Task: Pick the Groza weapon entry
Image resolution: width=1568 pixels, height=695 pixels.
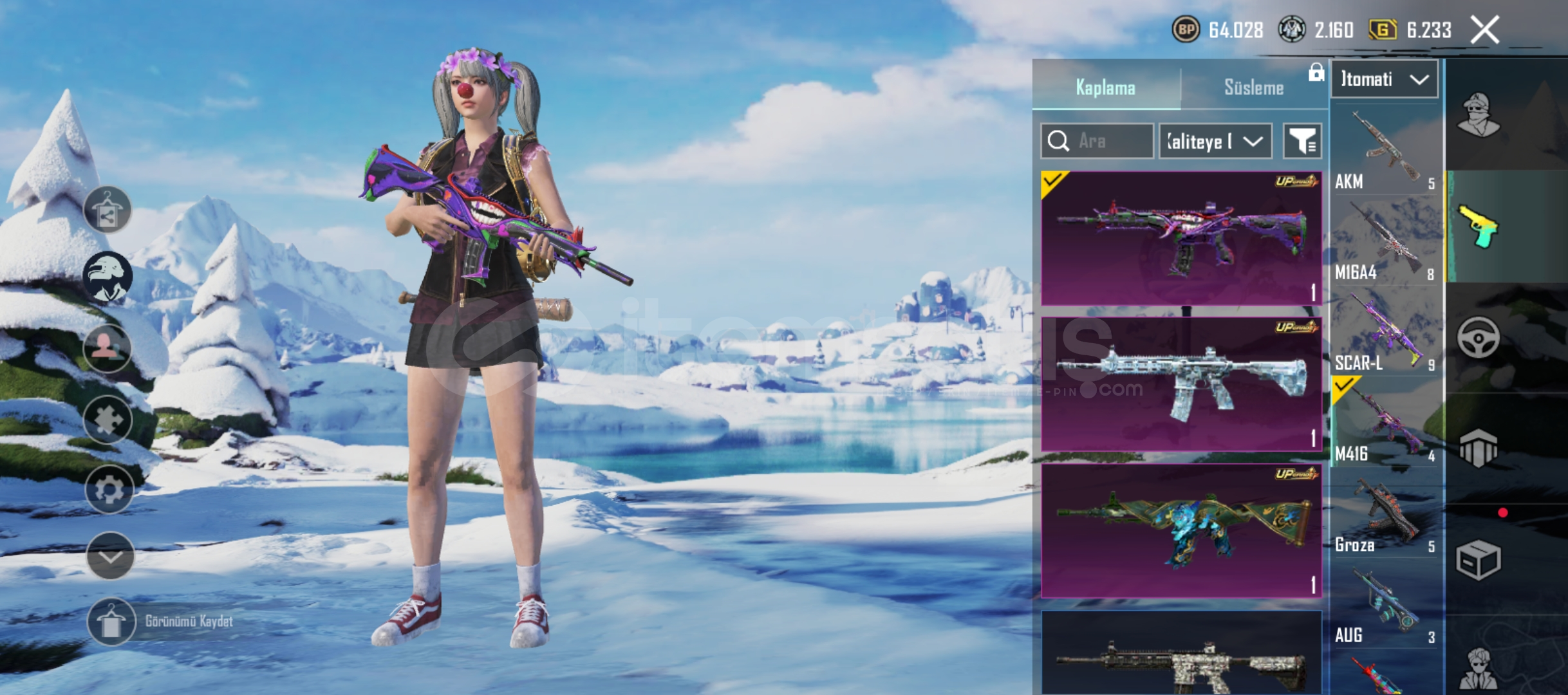Action: tap(1384, 515)
